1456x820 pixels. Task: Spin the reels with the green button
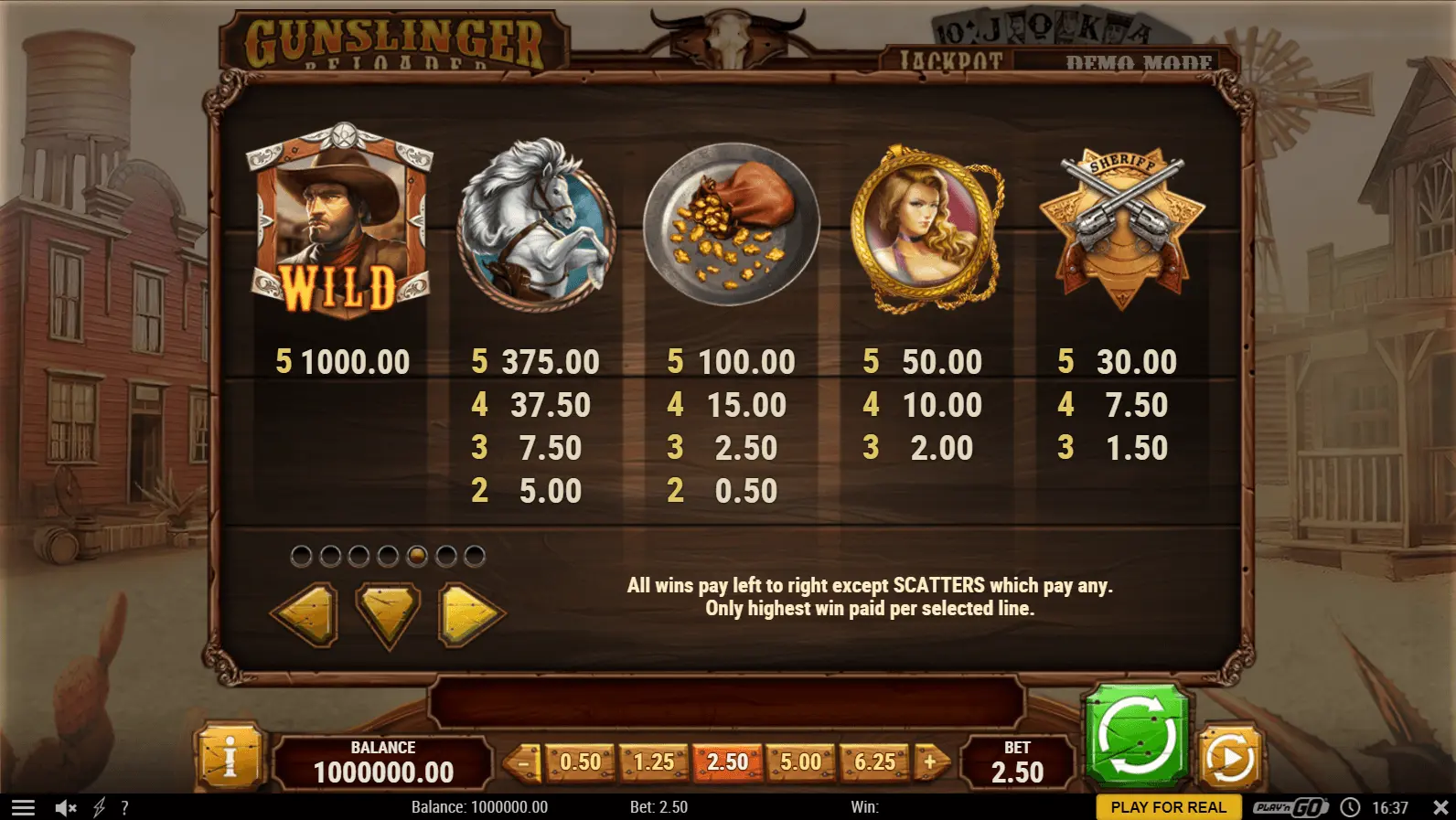pyautogui.click(x=1136, y=734)
